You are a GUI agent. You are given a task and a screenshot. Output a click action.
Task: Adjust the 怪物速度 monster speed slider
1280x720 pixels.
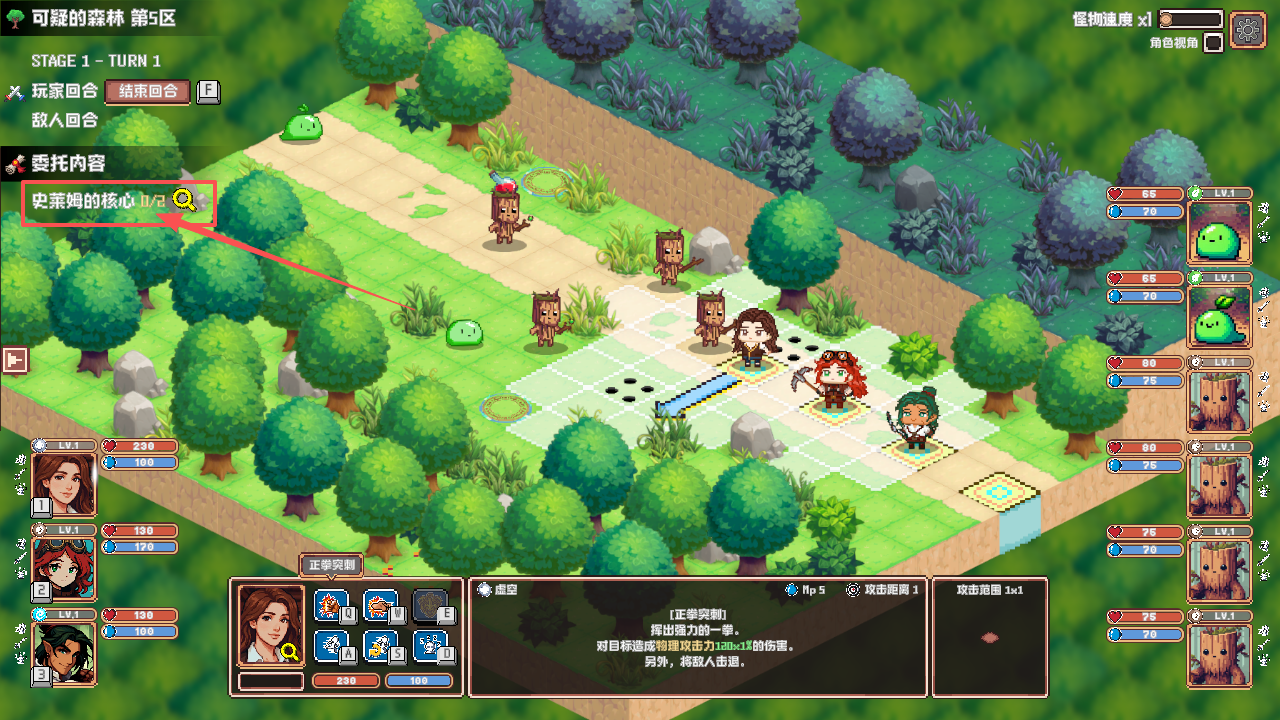pos(1190,19)
